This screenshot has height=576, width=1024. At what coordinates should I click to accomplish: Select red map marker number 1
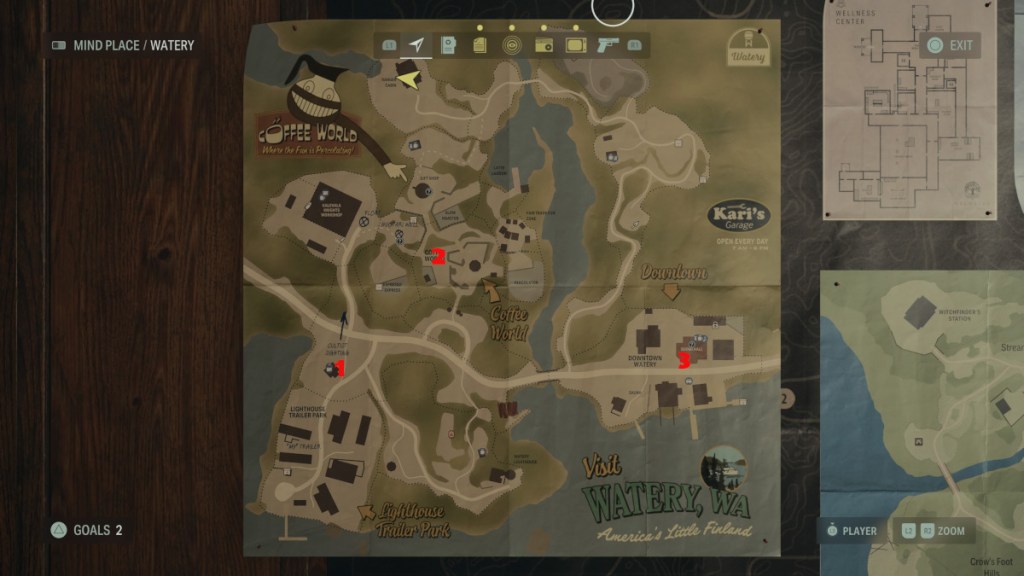[340, 368]
